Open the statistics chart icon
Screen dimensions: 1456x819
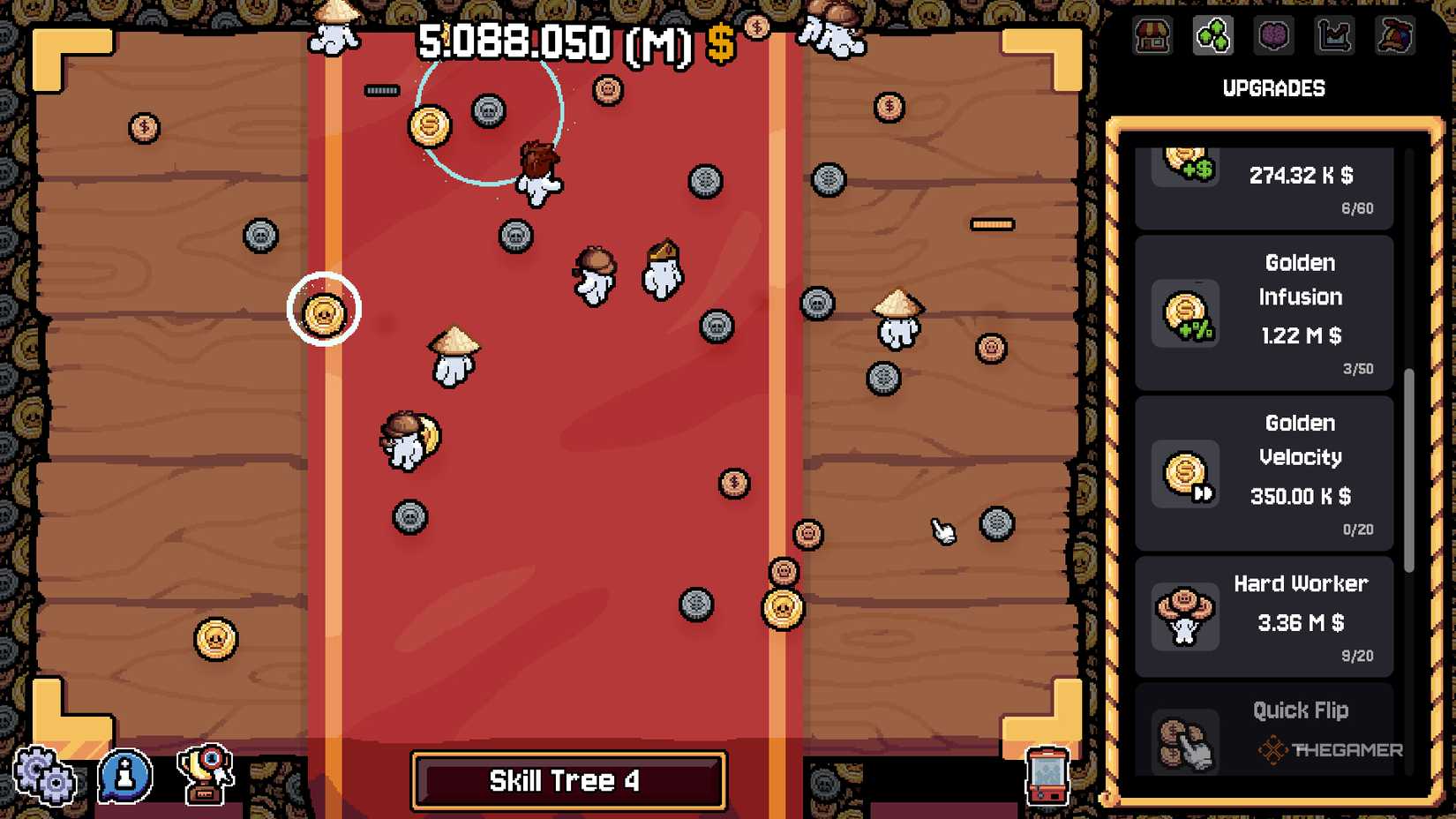pyautogui.click(x=1334, y=37)
